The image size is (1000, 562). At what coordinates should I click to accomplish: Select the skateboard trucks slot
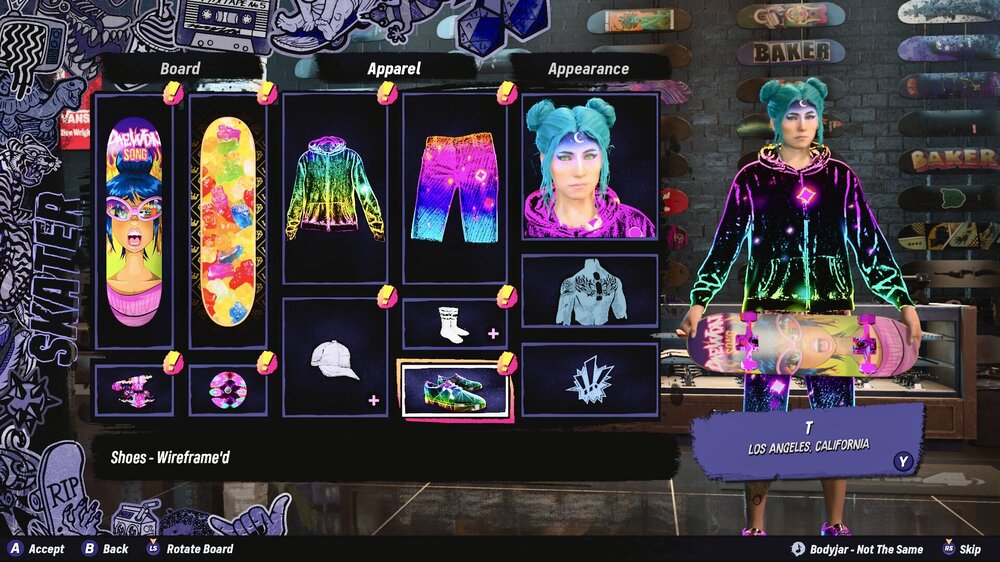pos(133,390)
